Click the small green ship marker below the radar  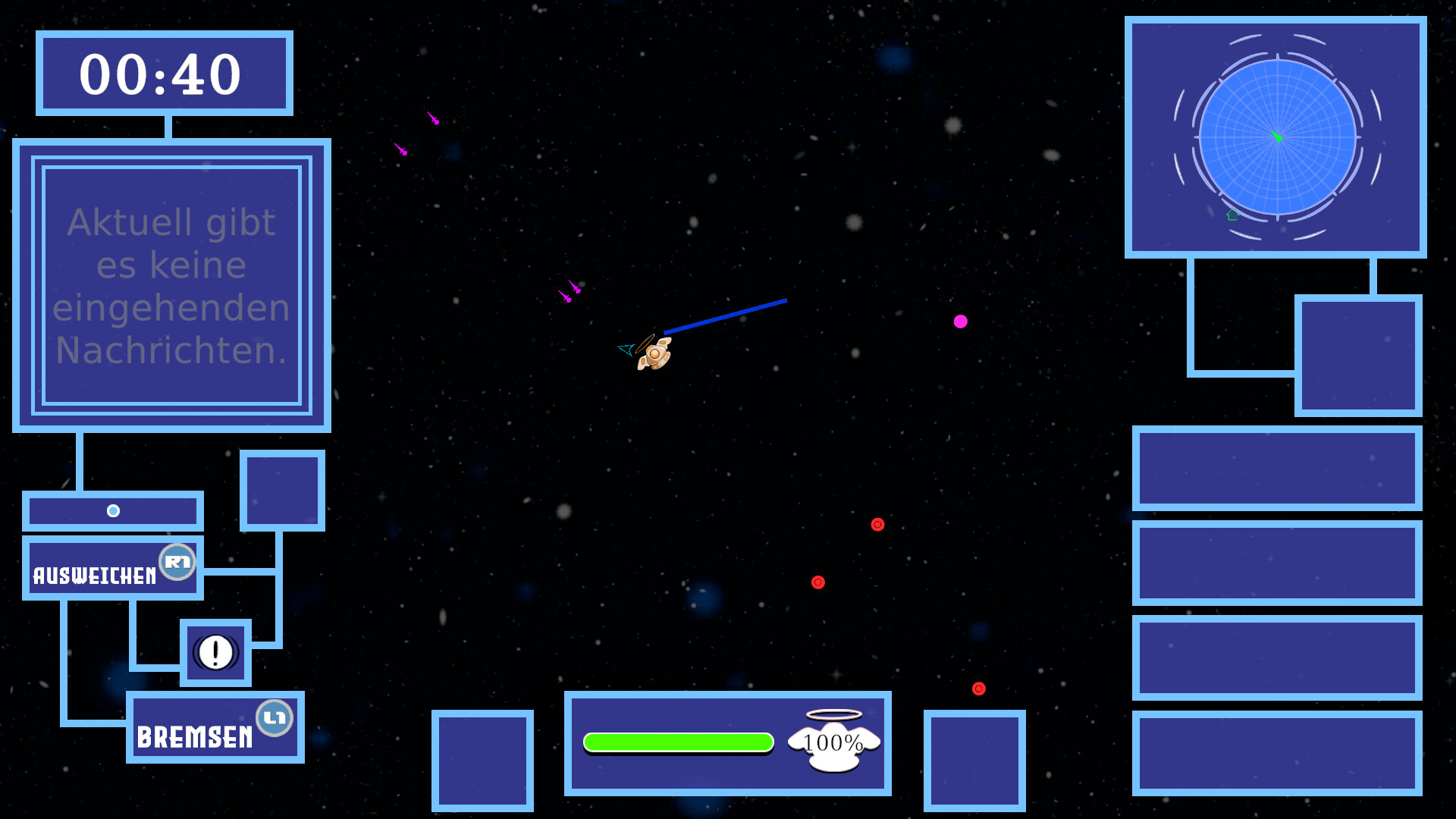tap(1232, 215)
